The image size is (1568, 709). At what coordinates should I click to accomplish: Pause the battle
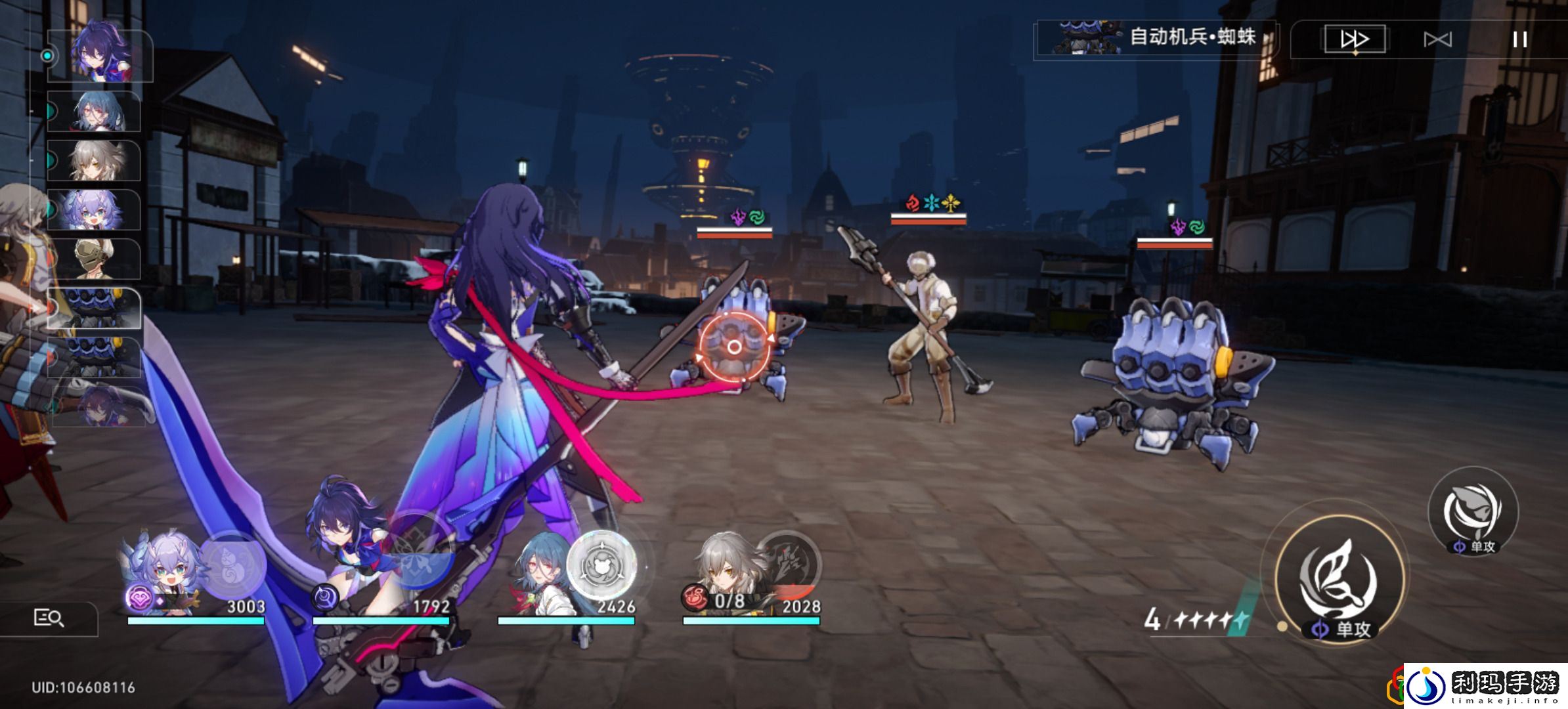[1519, 39]
